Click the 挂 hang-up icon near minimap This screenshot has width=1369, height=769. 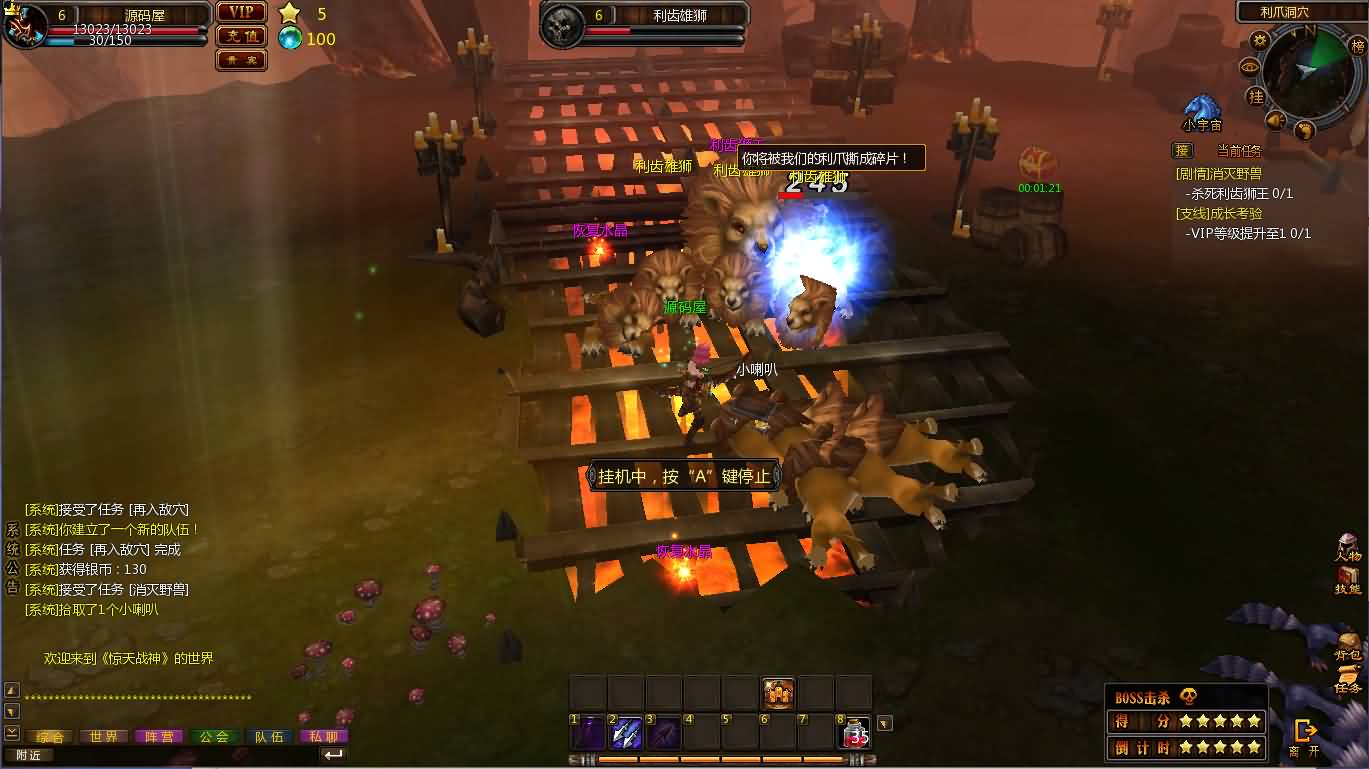(x=1255, y=95)
